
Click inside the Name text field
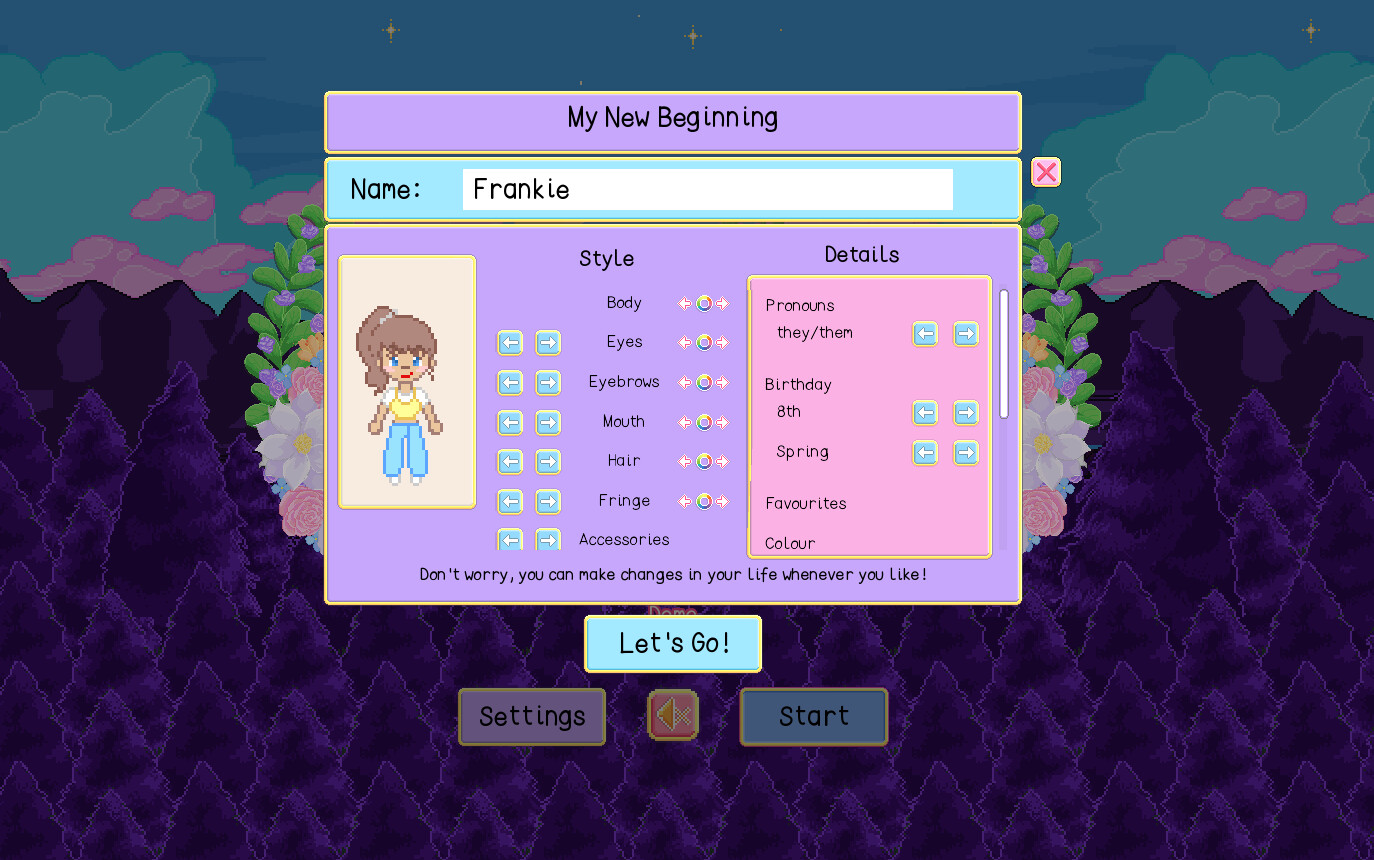click(707, 189)
